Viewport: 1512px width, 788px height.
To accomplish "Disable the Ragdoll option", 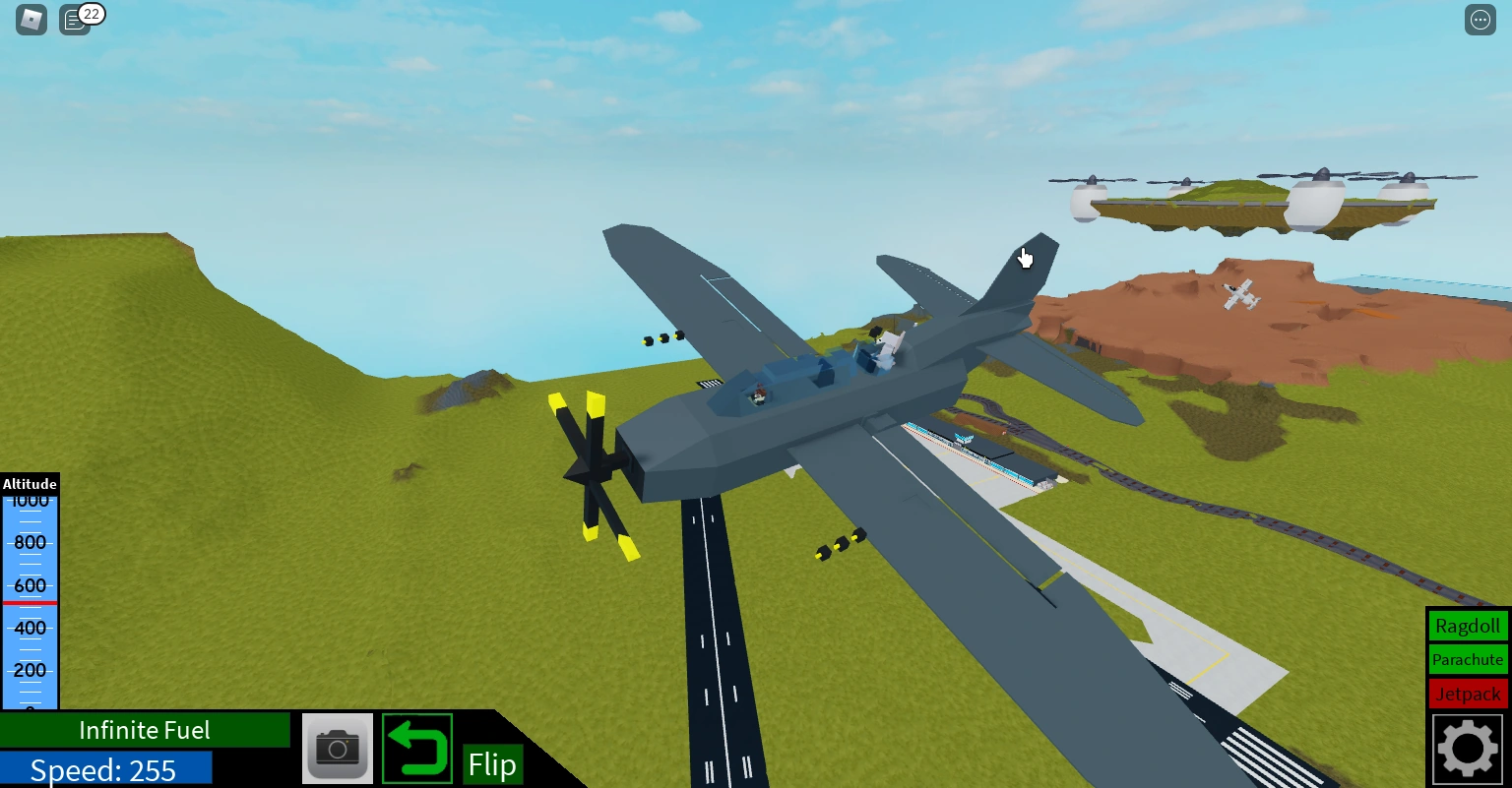I will click(x=1468, y=626).
